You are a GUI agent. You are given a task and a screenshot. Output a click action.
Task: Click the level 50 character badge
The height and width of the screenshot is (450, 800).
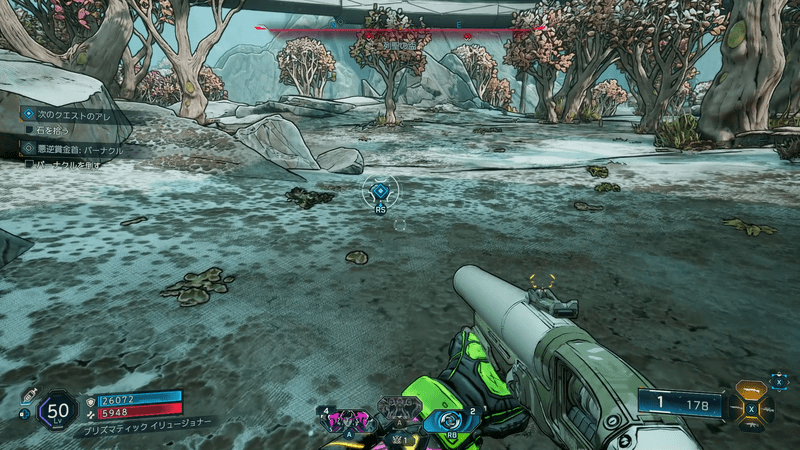coord(58,409)
